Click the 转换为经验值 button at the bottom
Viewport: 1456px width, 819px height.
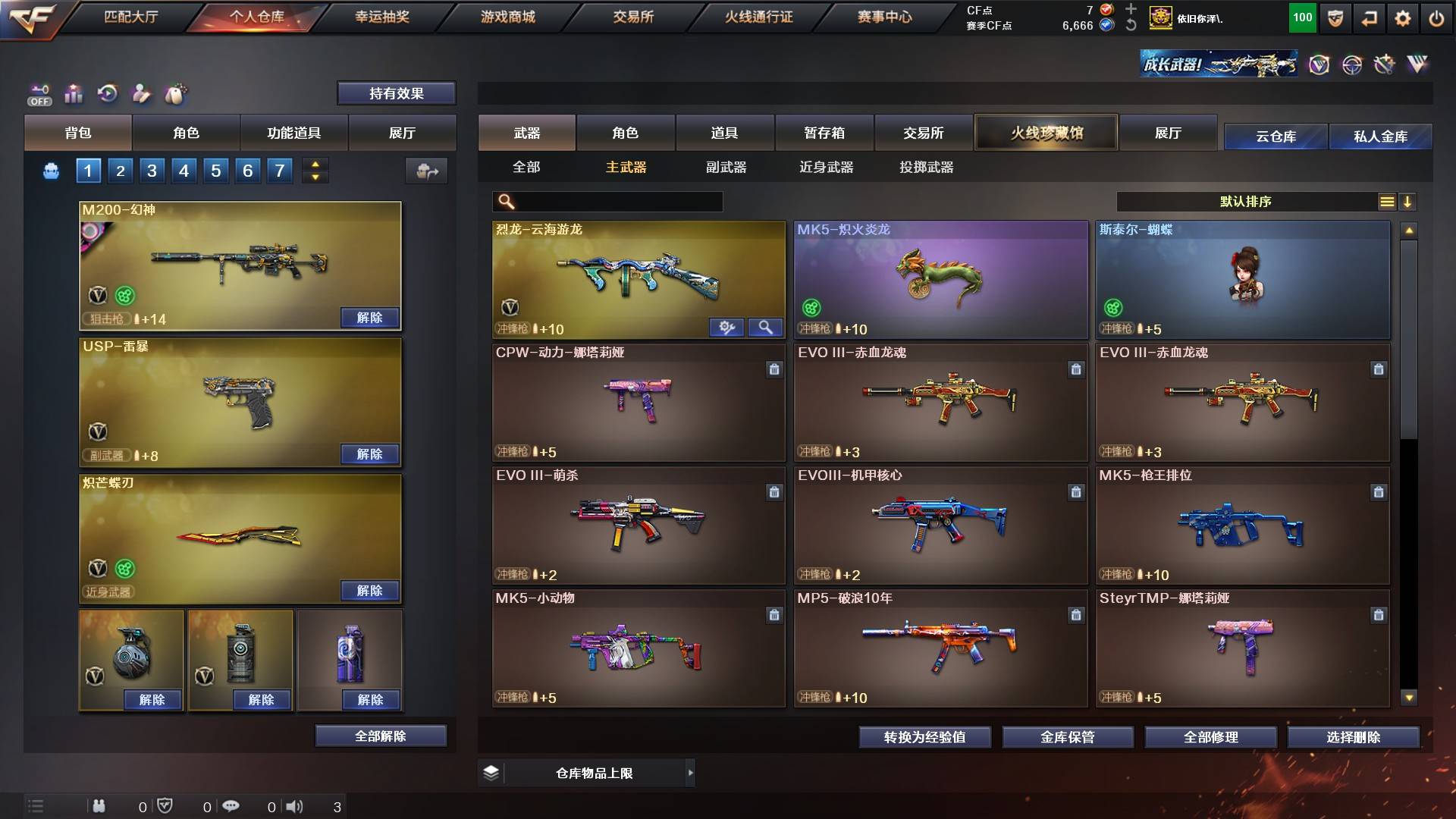pos(924,736)
